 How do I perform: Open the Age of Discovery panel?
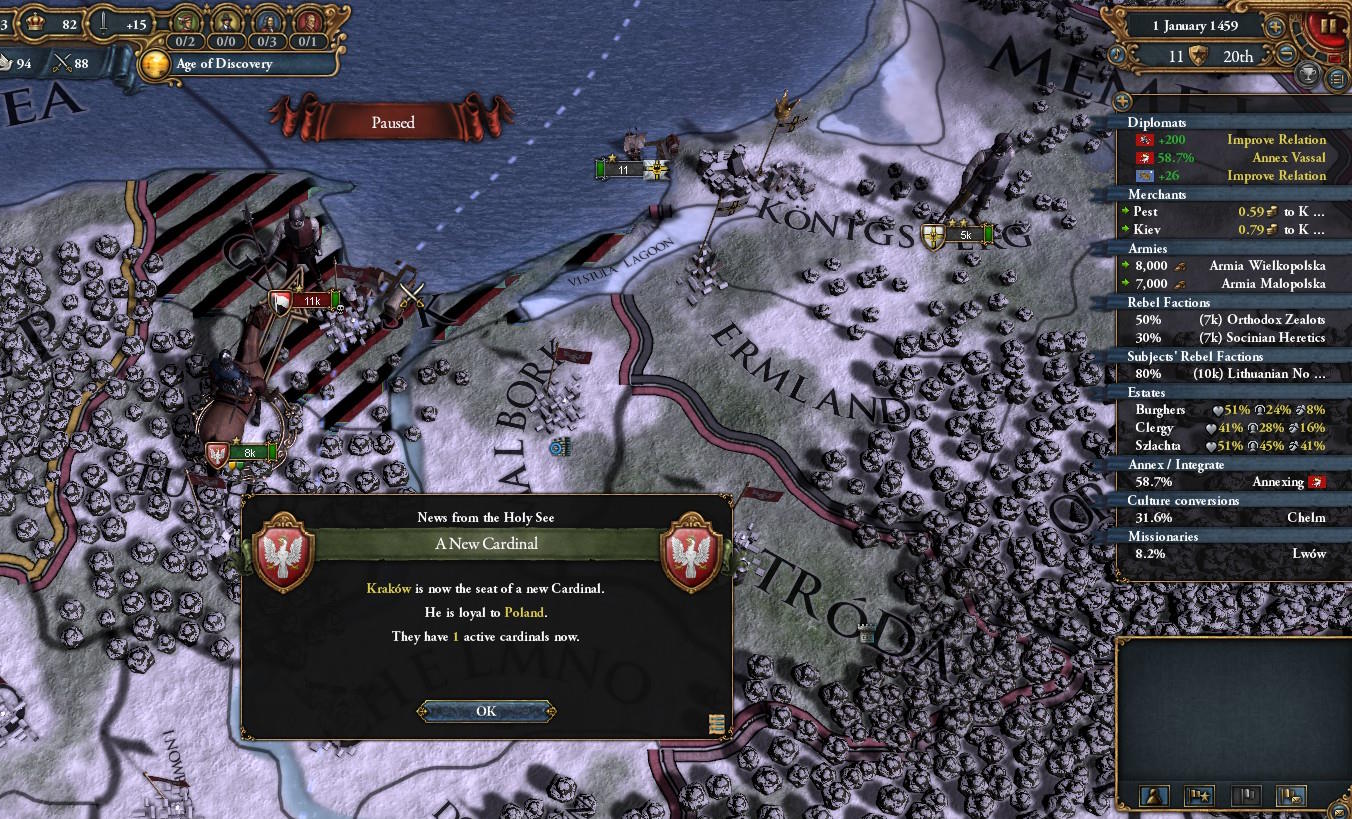click(223, 64)
